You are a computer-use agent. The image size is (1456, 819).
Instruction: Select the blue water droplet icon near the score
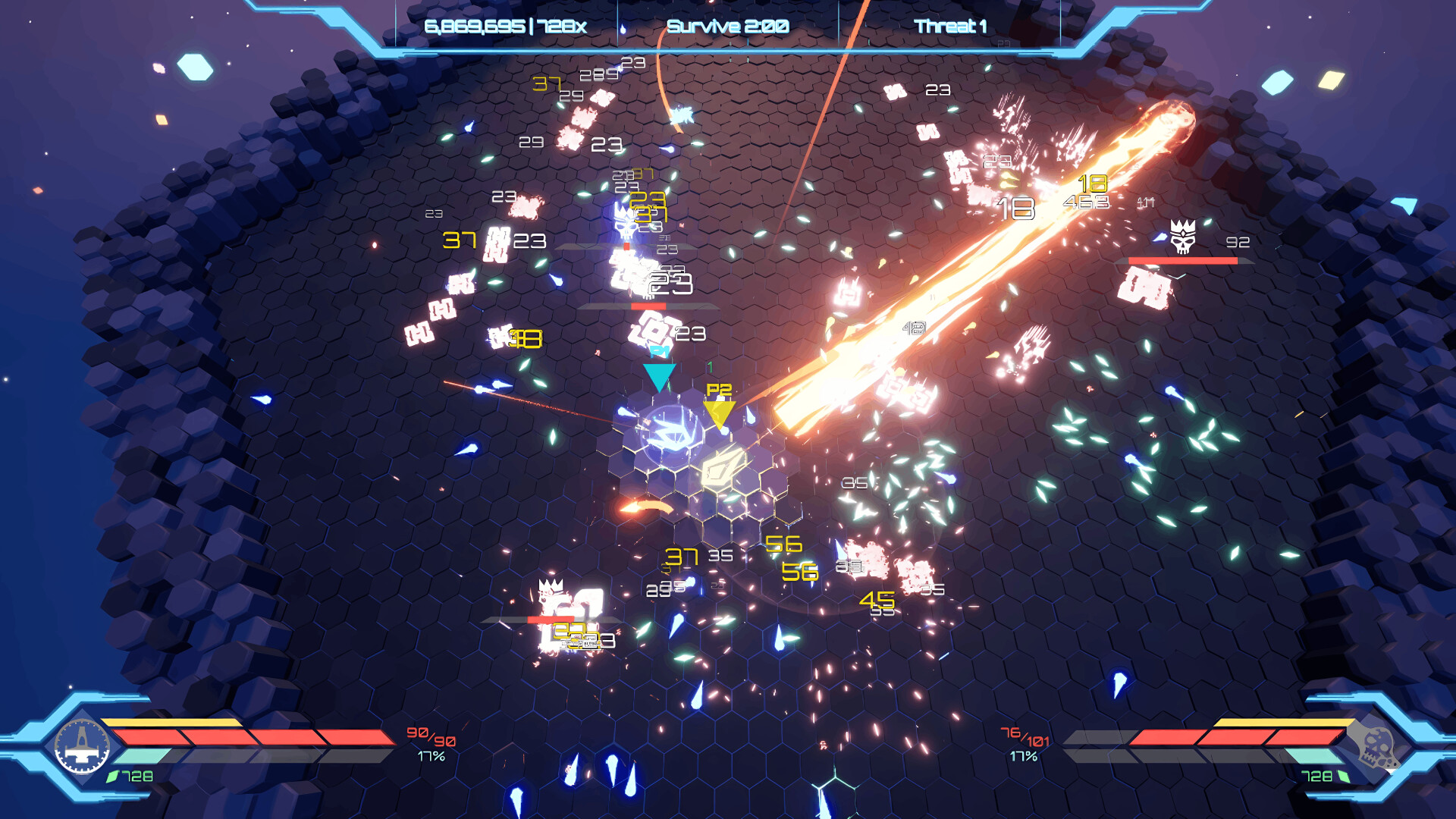pos(622,28)
